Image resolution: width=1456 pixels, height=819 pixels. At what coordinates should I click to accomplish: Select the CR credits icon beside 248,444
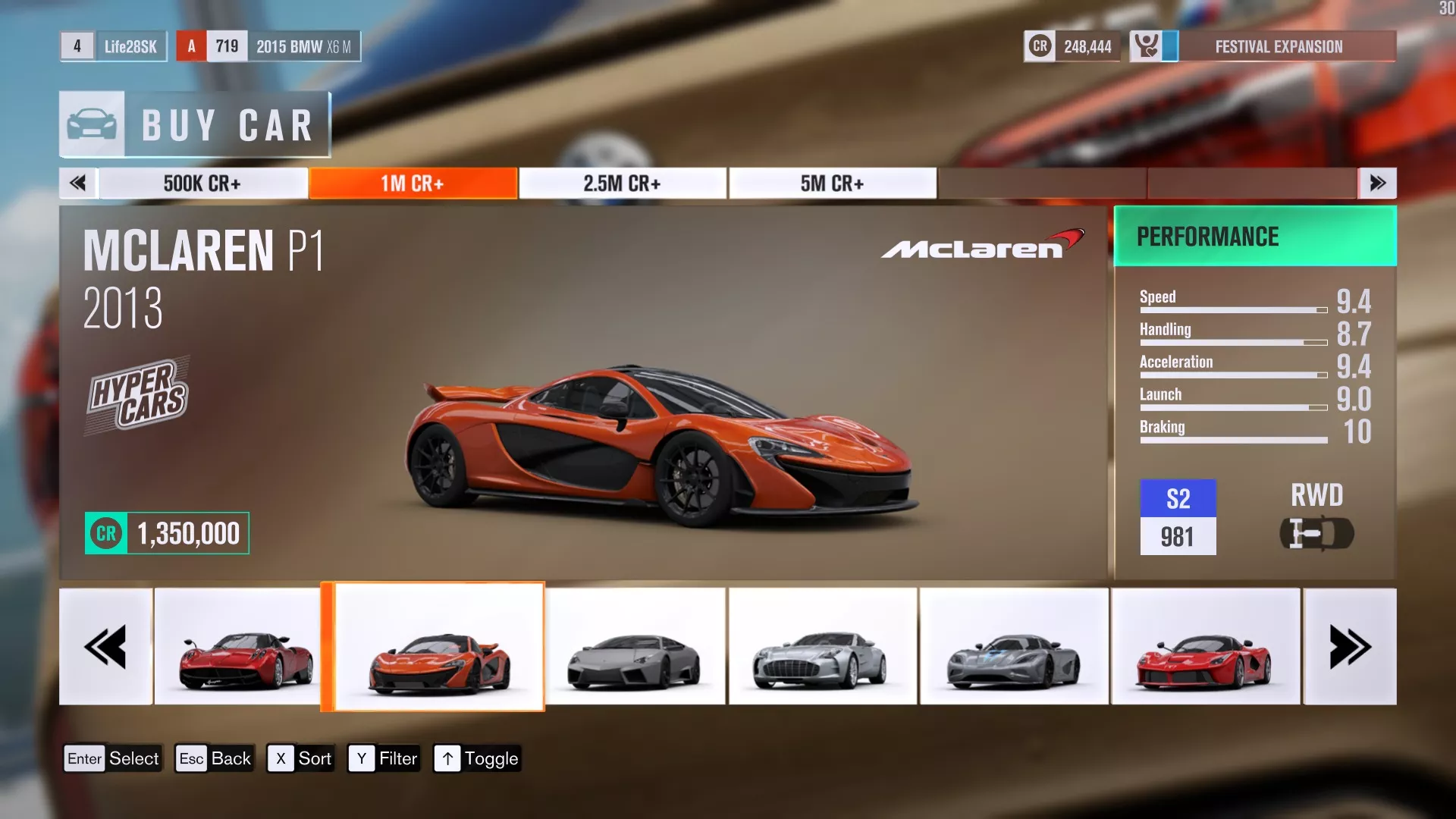point(1039,45)
